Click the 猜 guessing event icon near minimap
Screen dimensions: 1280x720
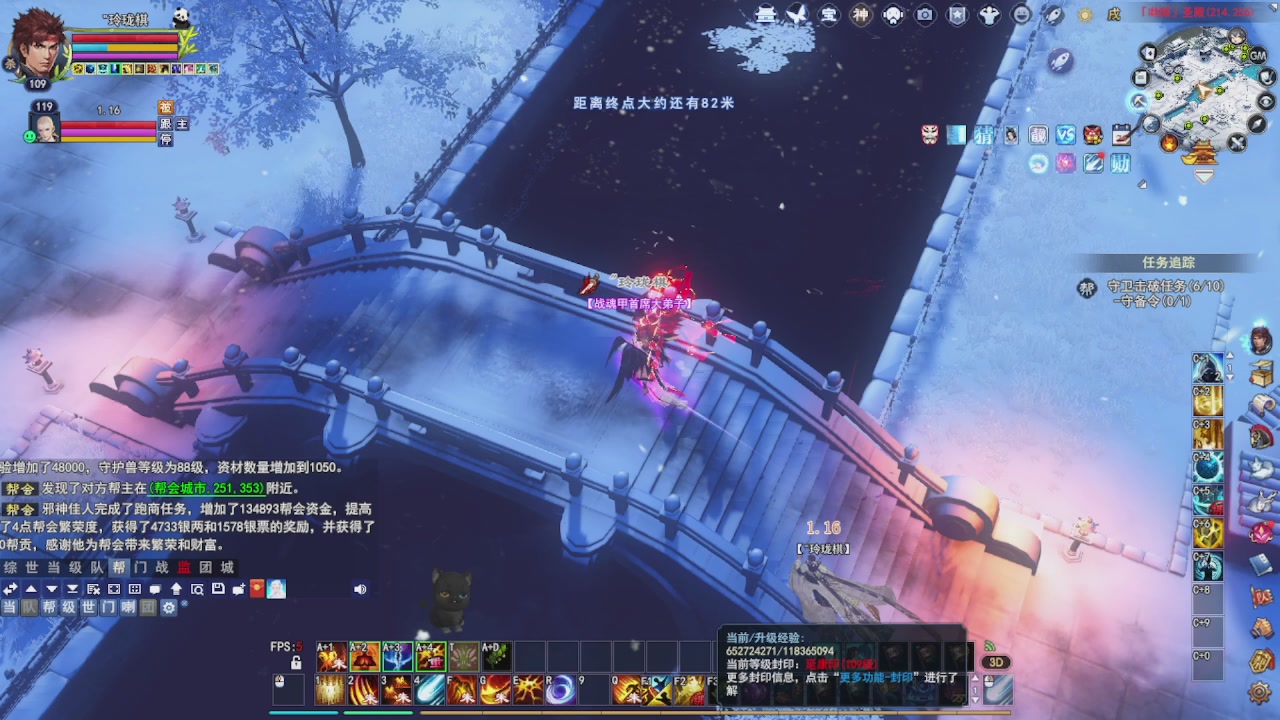(x=984, y=136)
